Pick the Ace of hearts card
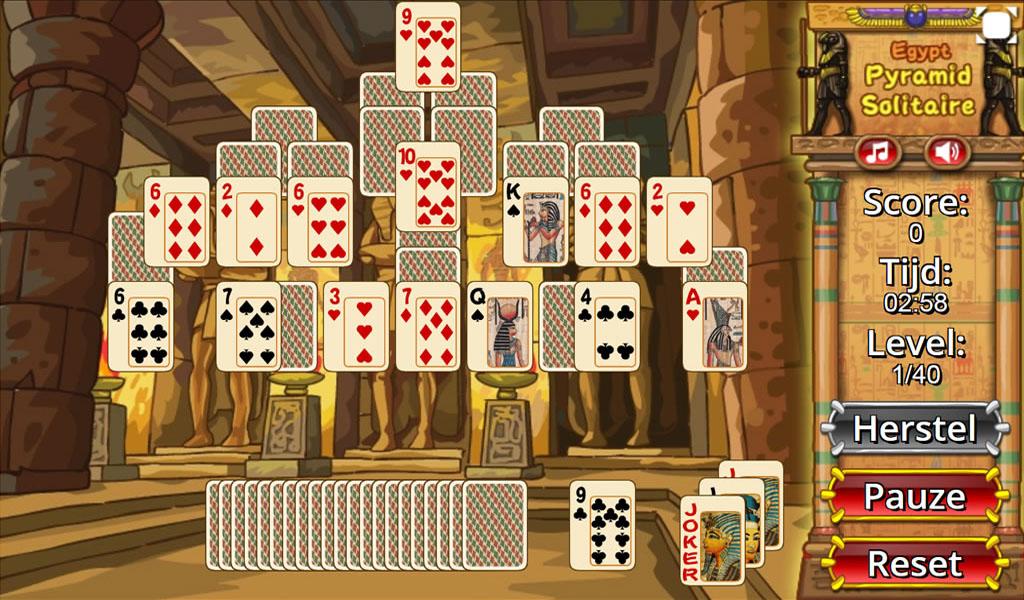The width and height of the screenshot is (1024, 600). click(714, 326)
